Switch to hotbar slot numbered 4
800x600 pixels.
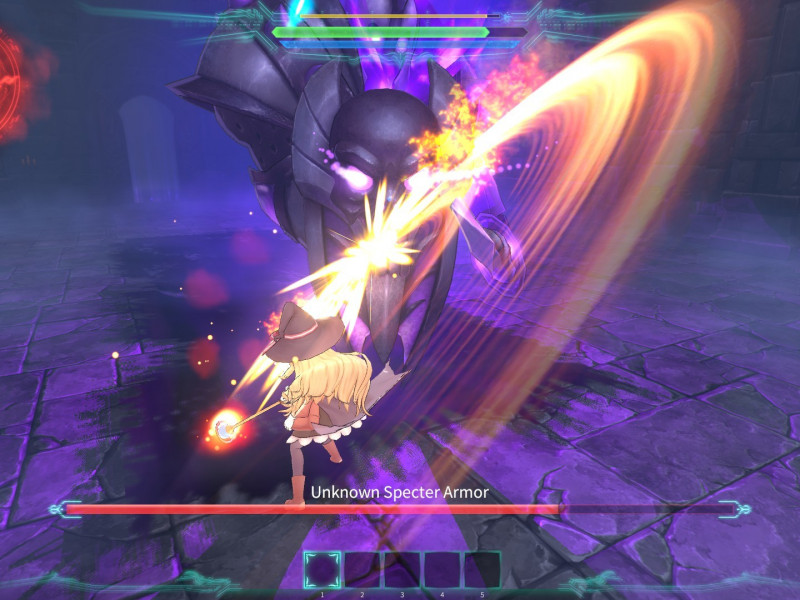(x=442, y=569)
